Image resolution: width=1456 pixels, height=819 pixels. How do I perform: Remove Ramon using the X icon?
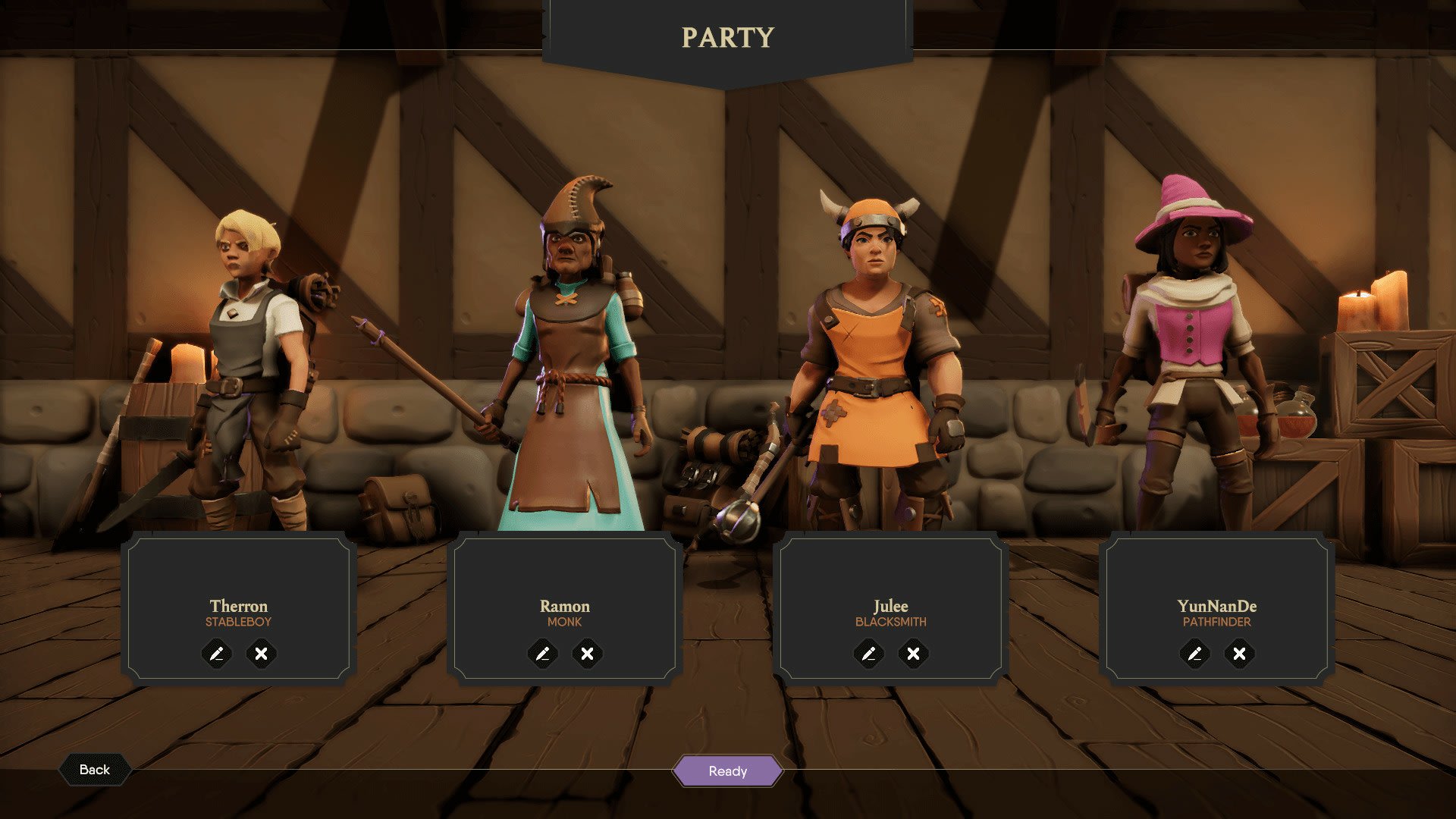tap(588, 653)
